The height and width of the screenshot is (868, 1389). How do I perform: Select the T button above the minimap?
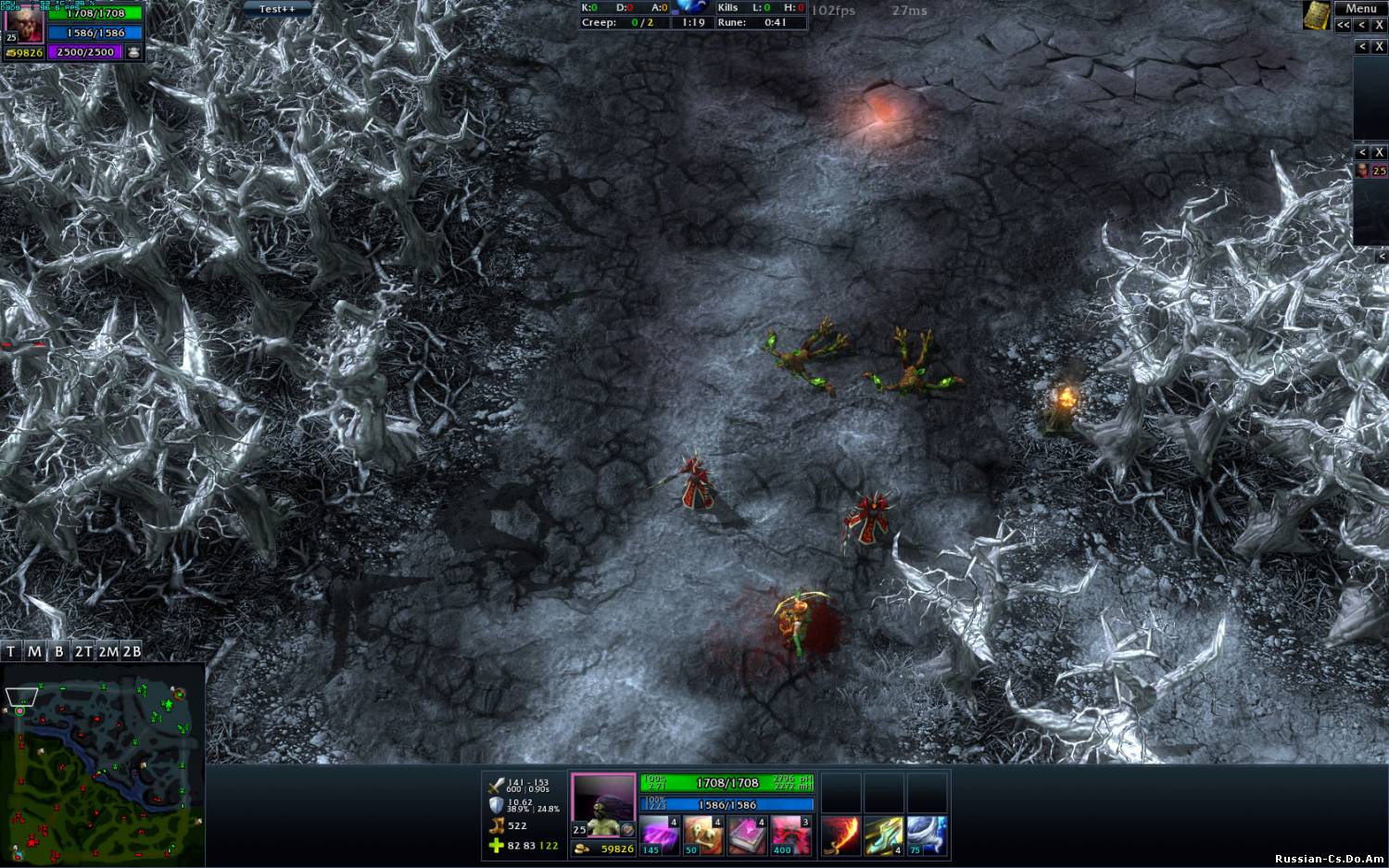click(x=11, y=651)
